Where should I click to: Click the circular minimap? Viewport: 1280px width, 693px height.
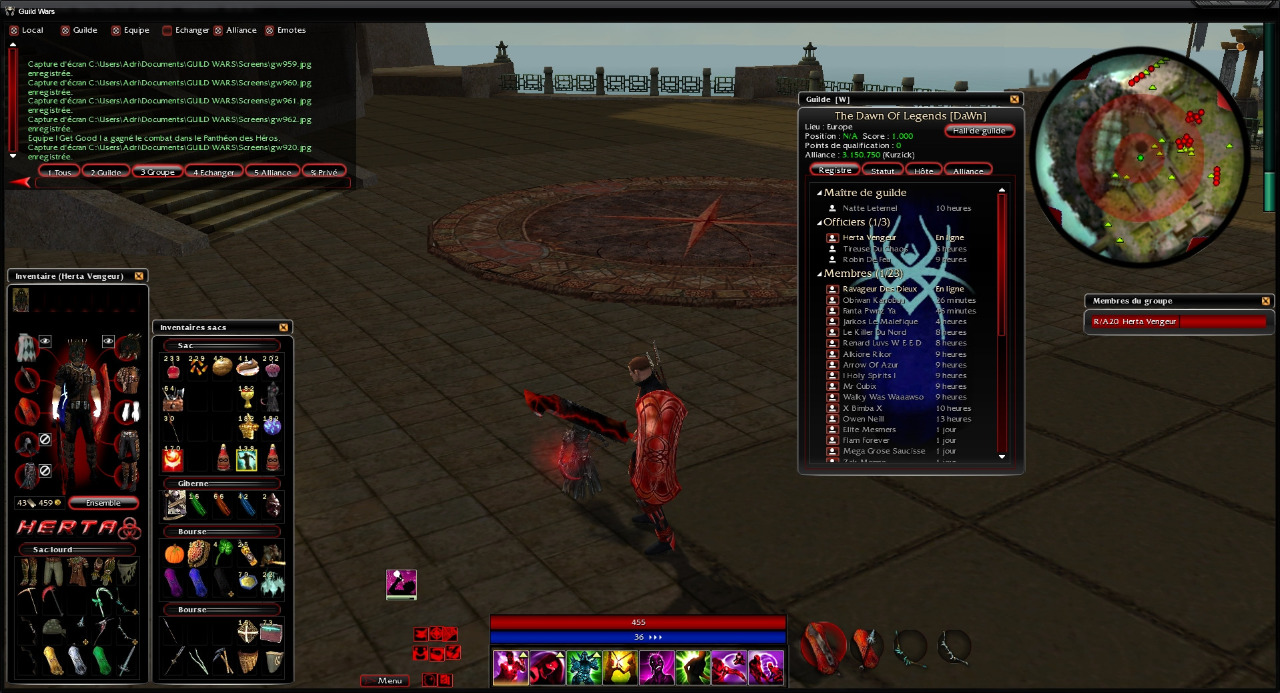1139,158
